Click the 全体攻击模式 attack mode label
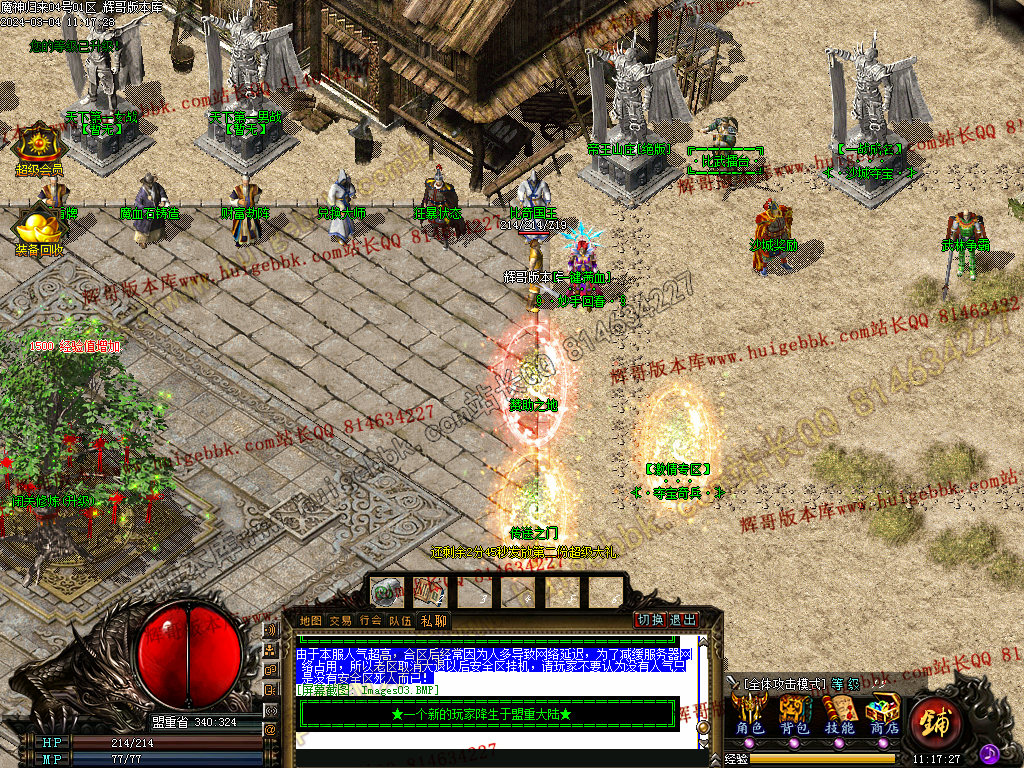 [785, 684]
